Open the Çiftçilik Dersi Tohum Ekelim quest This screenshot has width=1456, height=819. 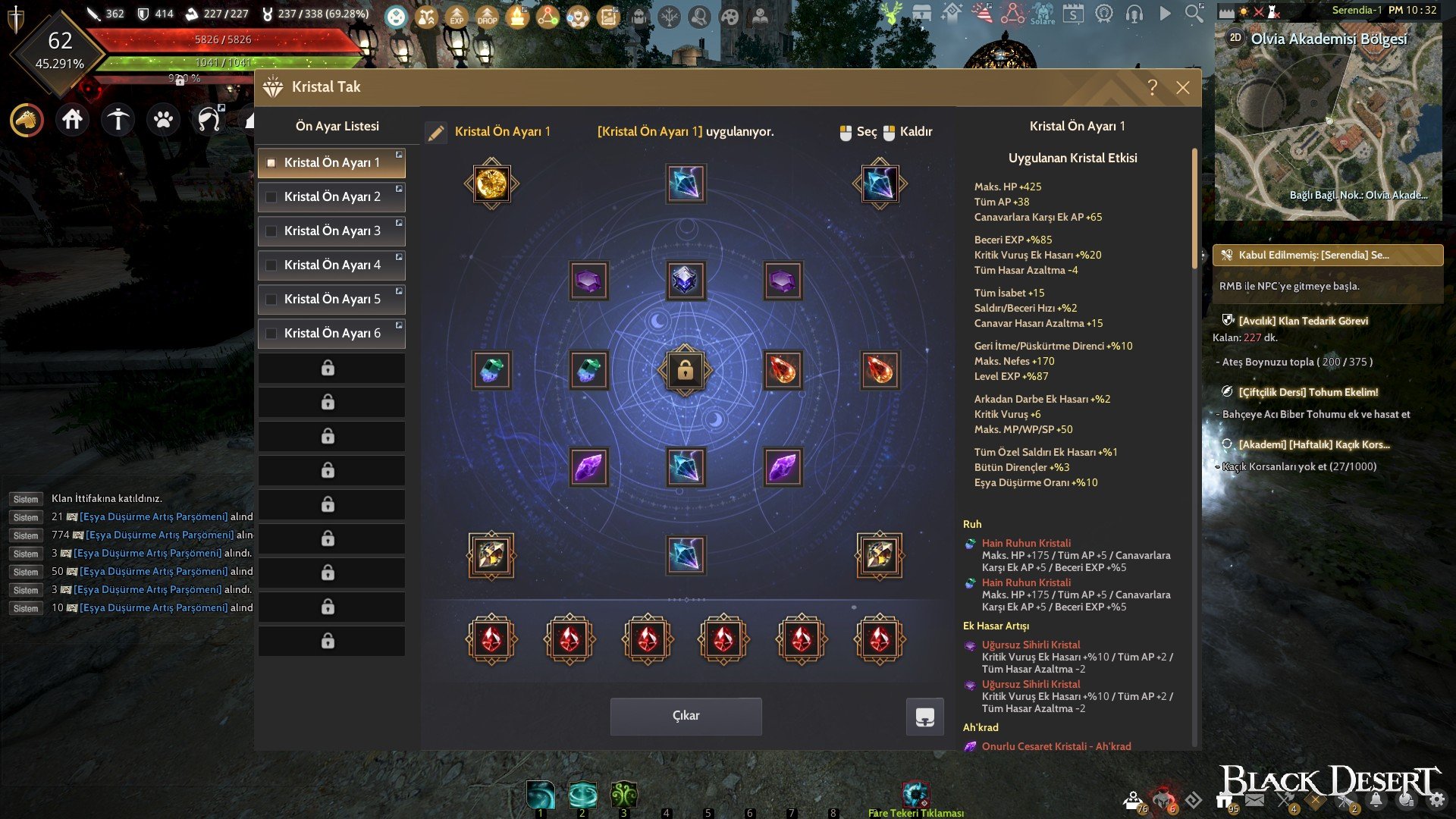pos(1308,392)
